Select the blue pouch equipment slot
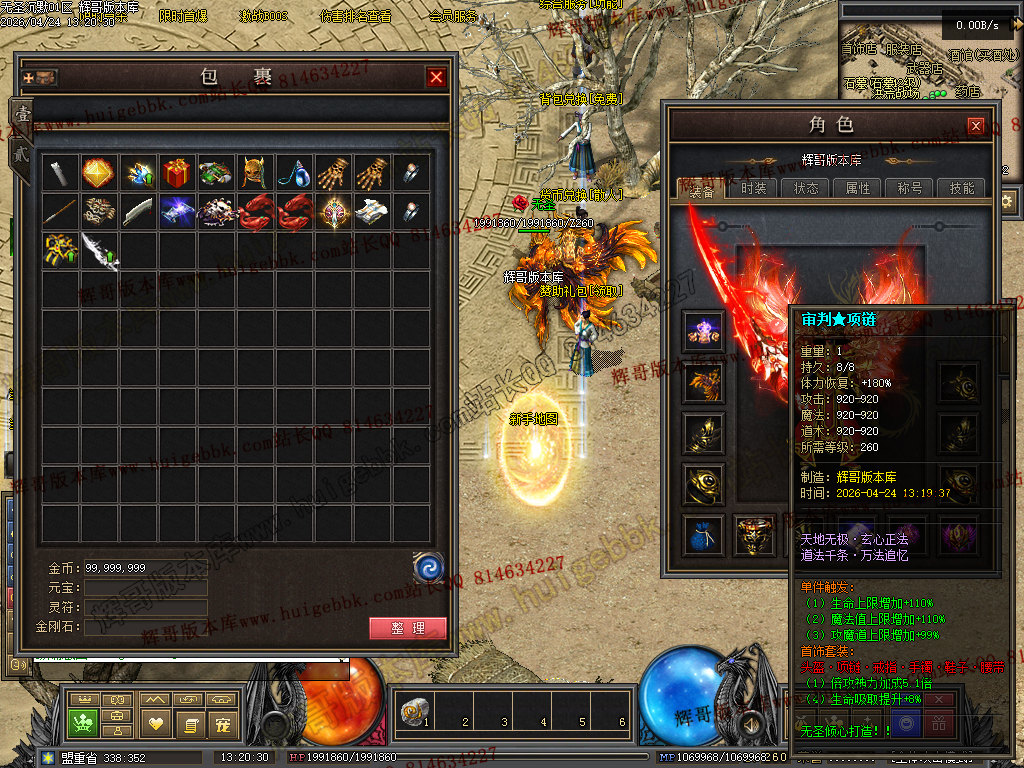 (x=700, y=535)
